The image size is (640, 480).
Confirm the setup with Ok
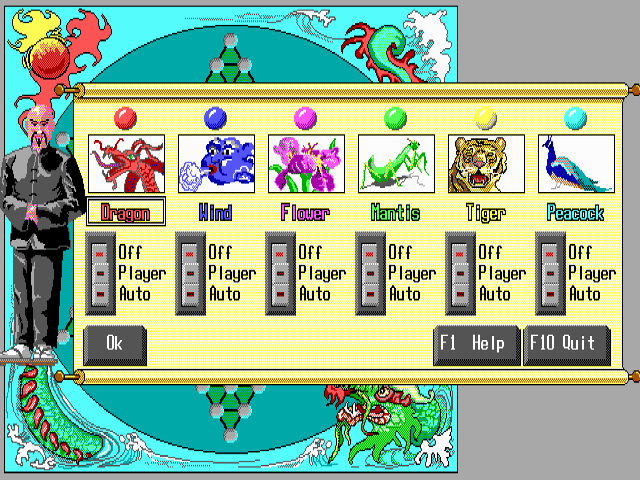coord(115,343)
